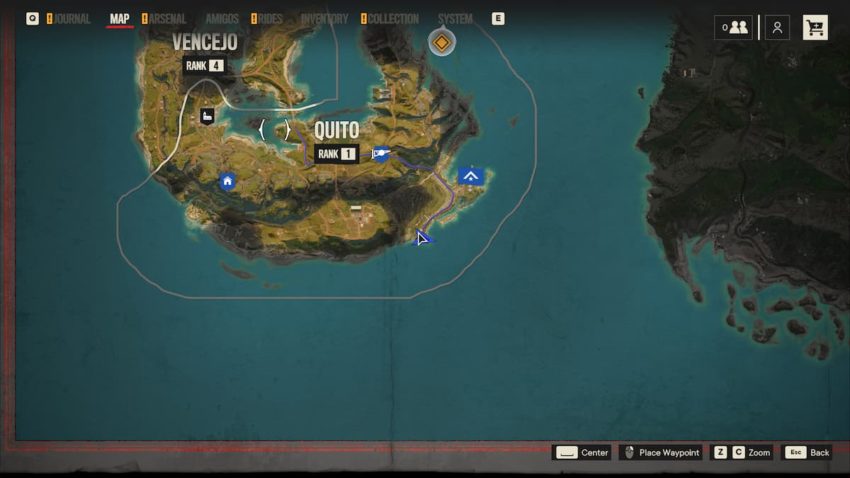
Task: Open the Amigos tab
Action: (222, 19)
